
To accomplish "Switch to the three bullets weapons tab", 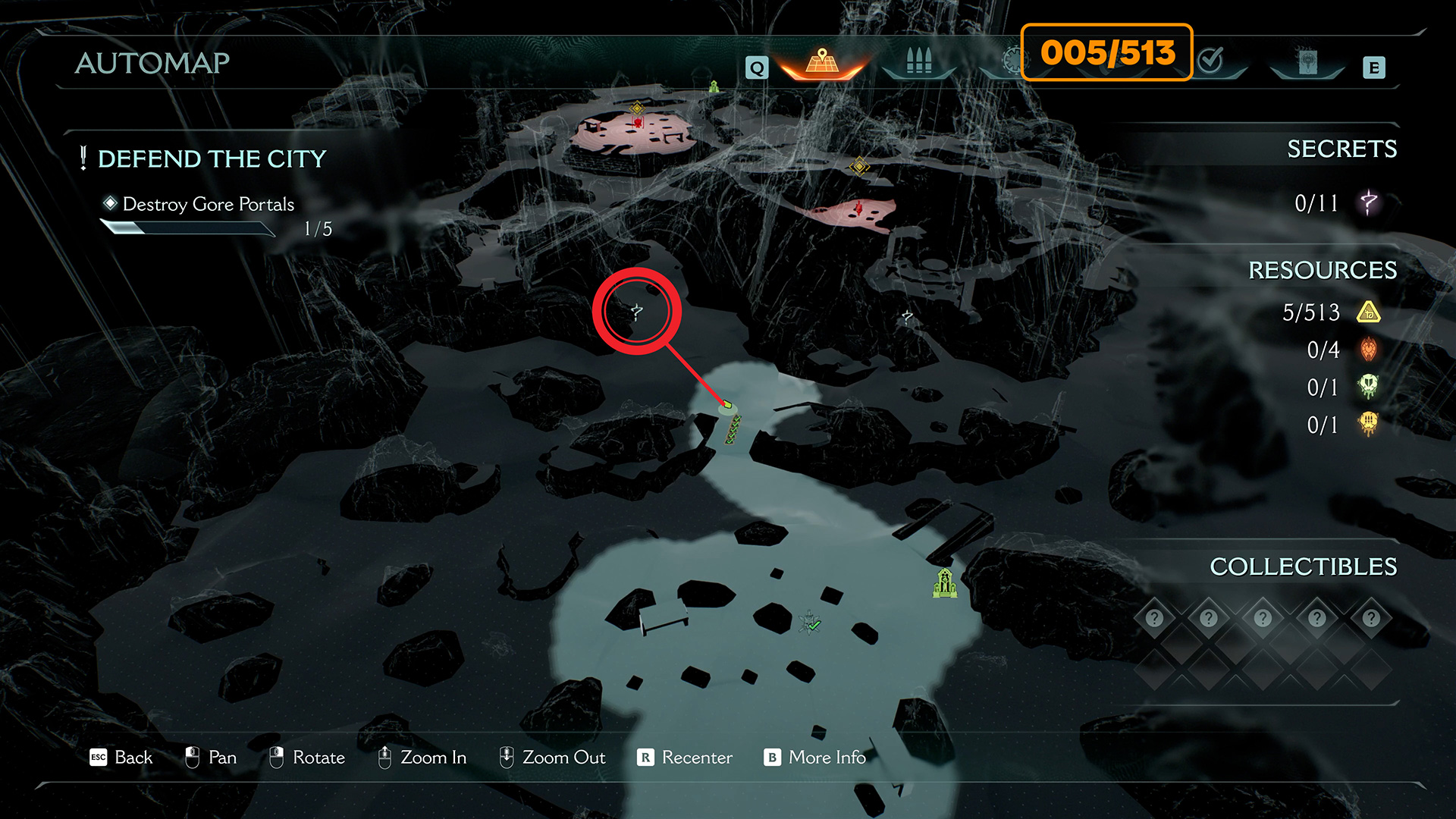I will [918, 62].
